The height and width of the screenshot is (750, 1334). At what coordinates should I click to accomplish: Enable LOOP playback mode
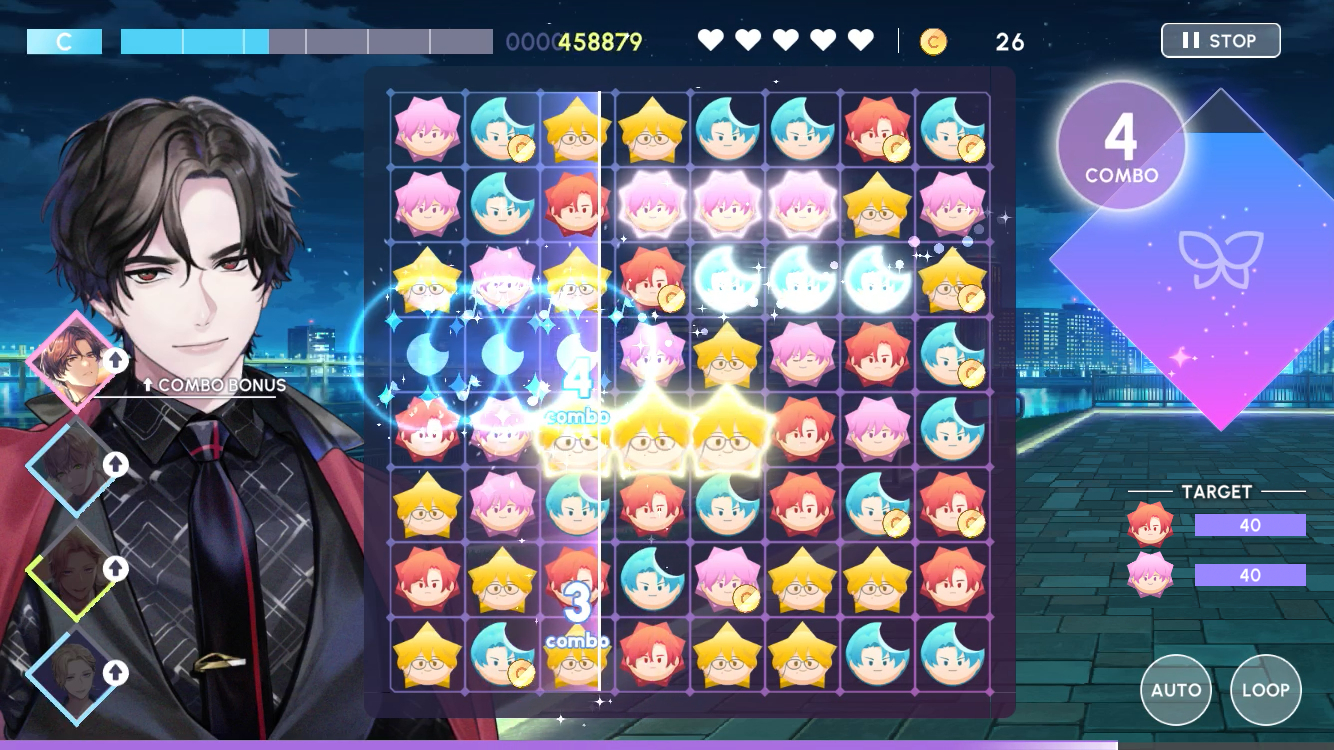(1266, 690)
